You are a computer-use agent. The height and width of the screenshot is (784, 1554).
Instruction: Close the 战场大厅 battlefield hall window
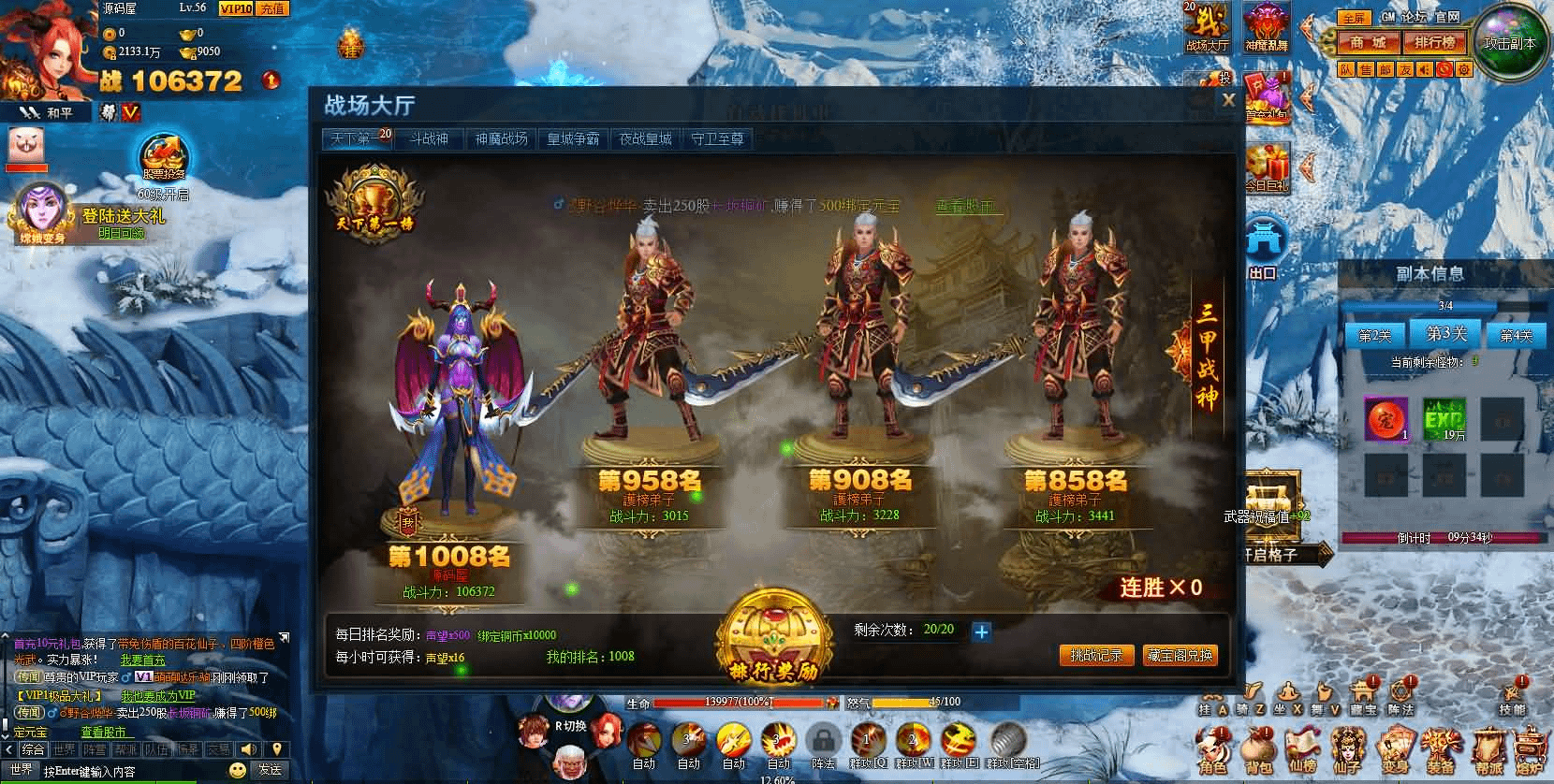click(x=1228, y=100)
